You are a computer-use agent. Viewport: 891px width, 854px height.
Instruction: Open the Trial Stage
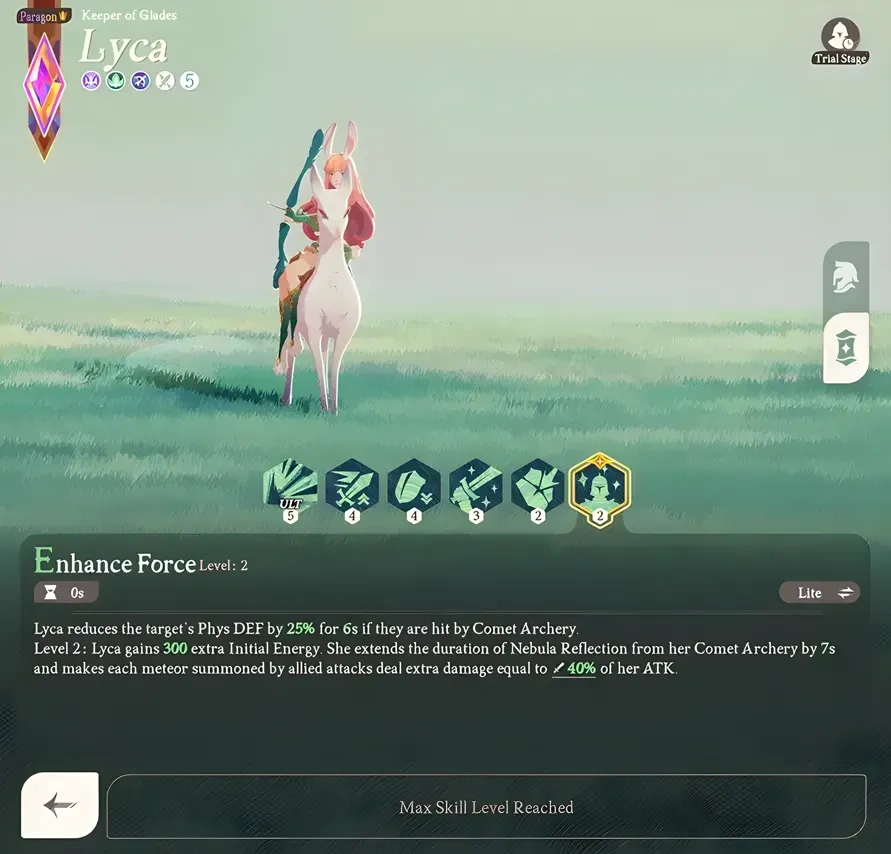[839, 40]
